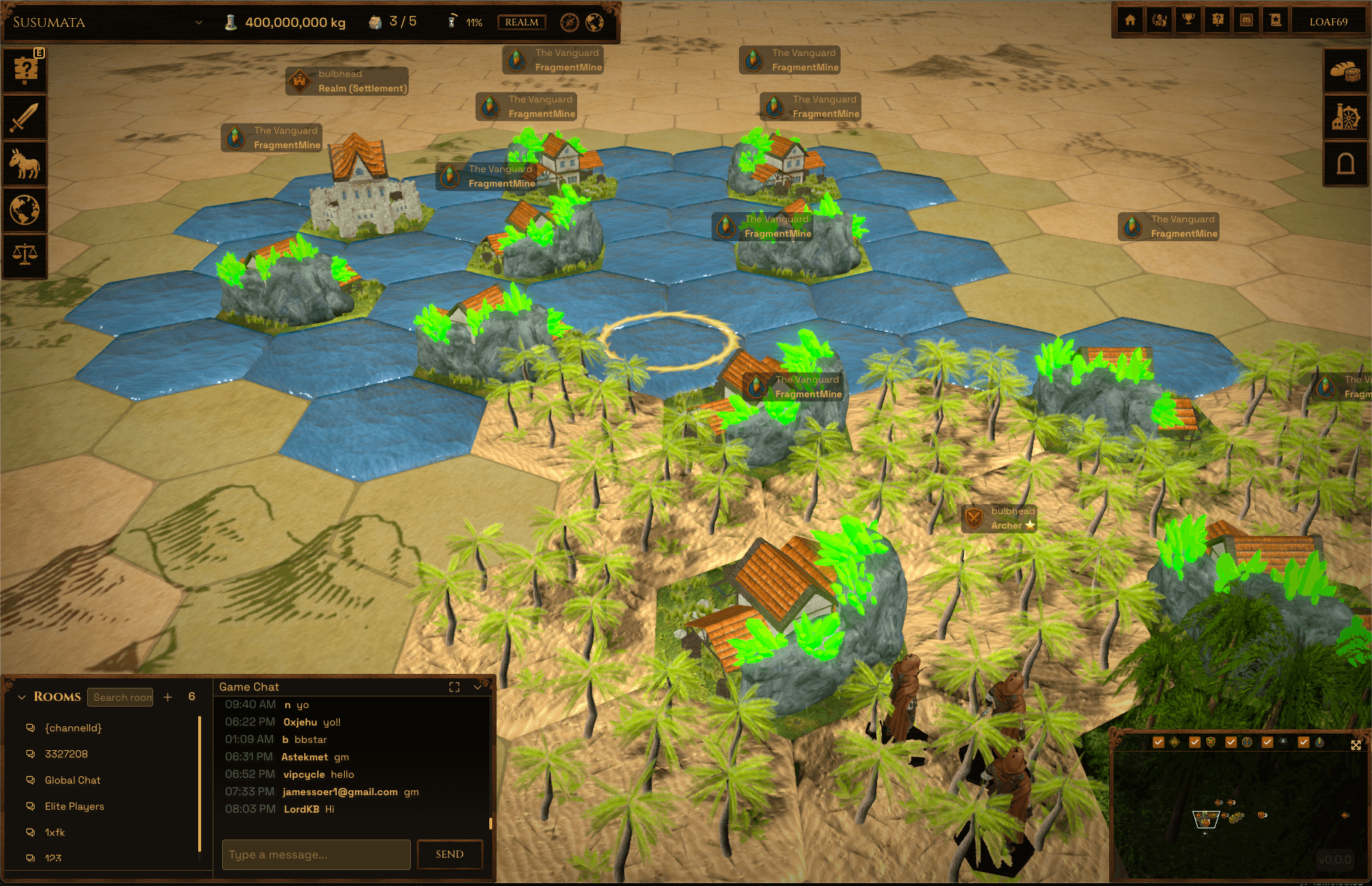Select the Elite Players chat room
The height and width of the screenshot is (886, 1372).
[x=74, y=806]
